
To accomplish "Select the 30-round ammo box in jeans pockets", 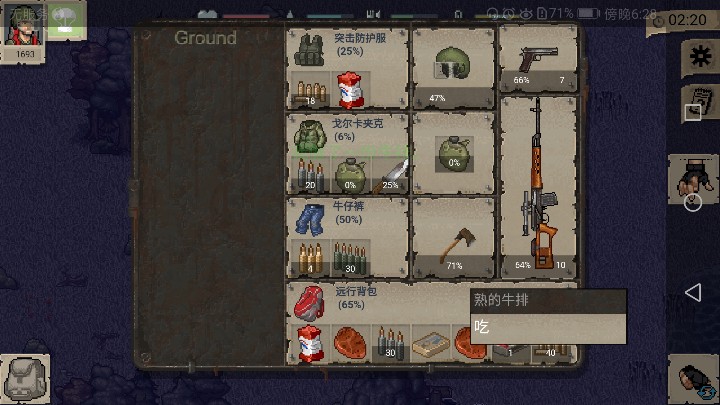I will point(350,260).
